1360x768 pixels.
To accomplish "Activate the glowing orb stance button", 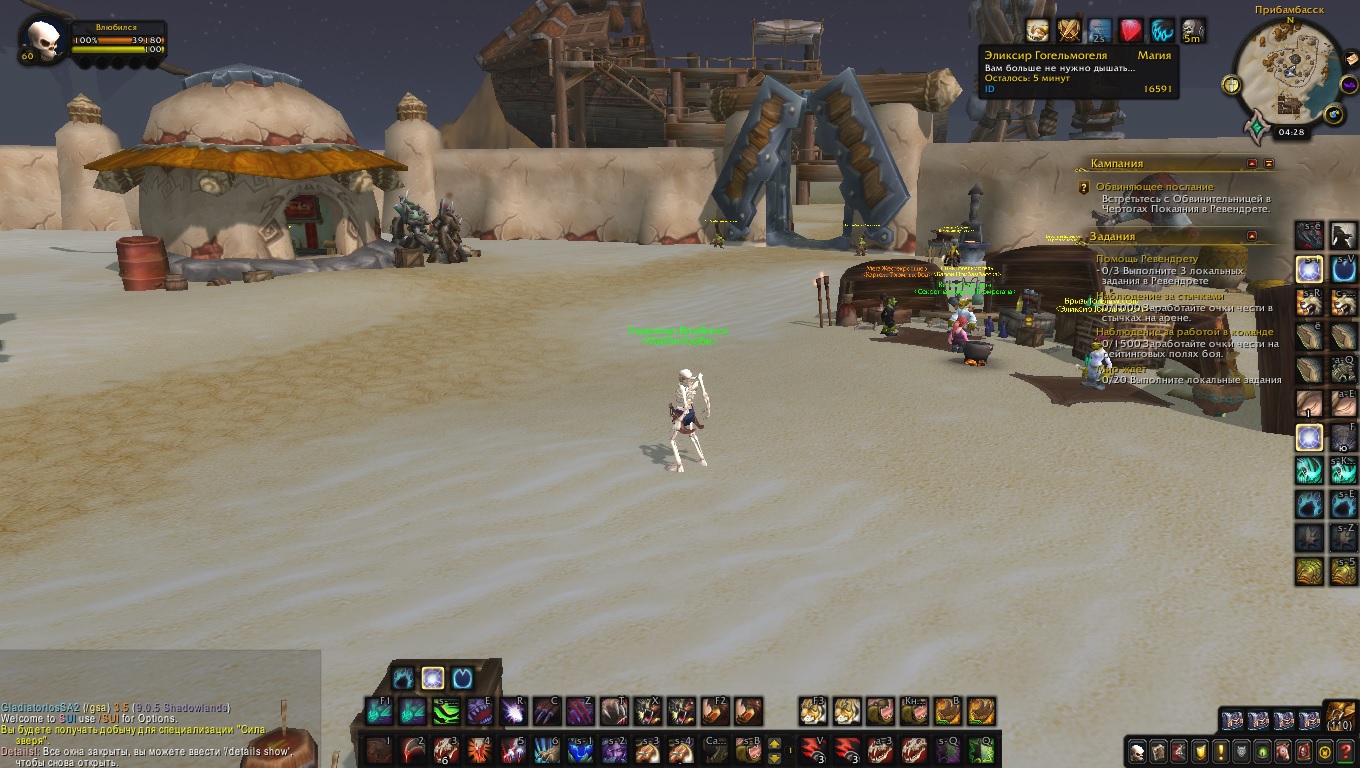I will click(433, 678).
